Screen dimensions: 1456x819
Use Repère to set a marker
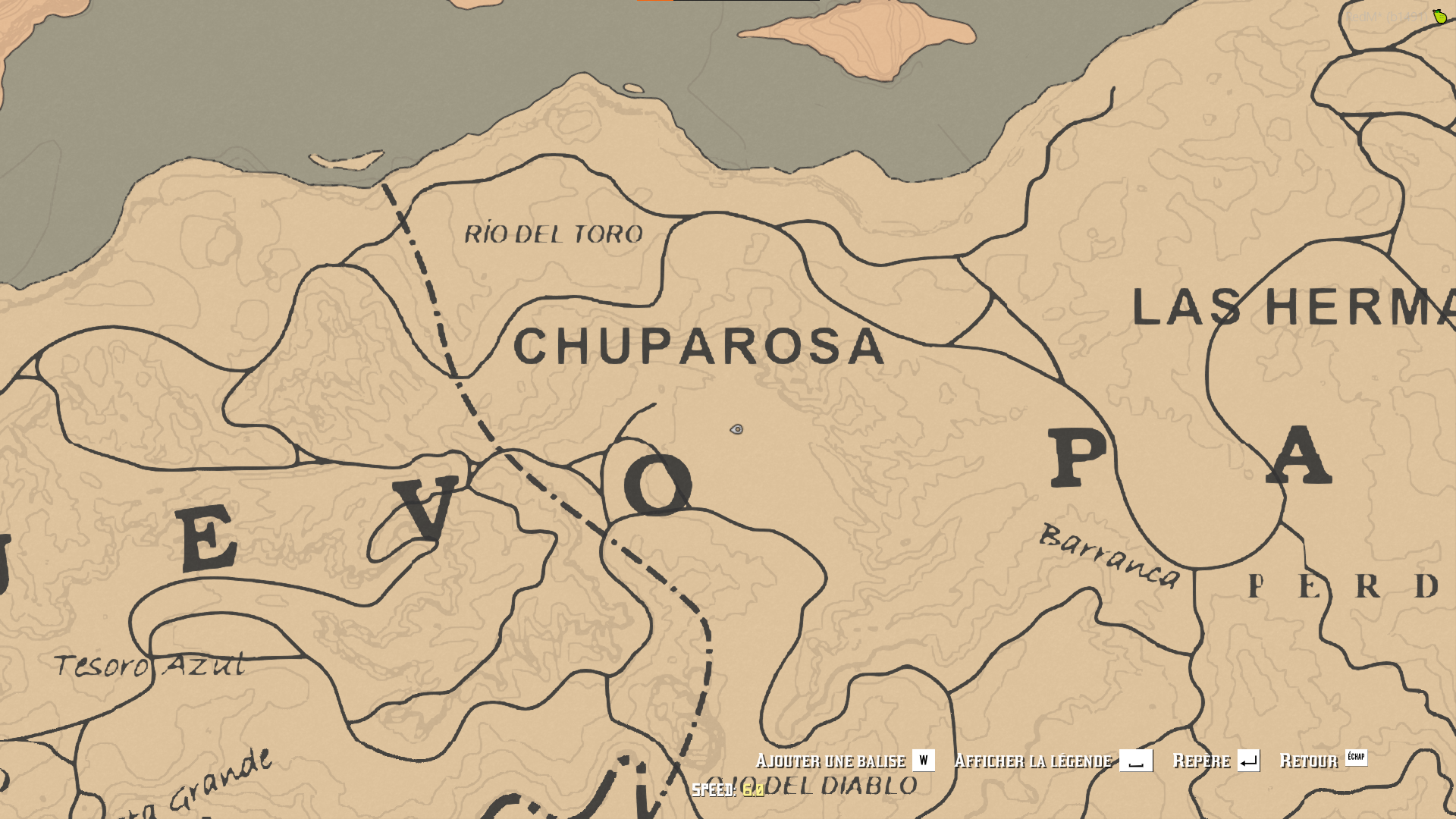(1202, 759)
